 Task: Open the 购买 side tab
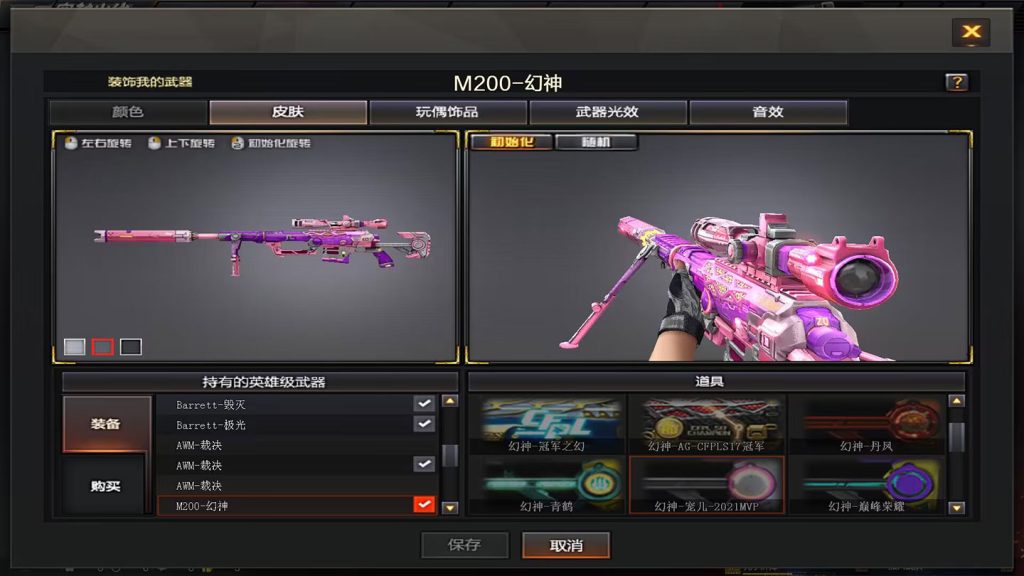107,486
